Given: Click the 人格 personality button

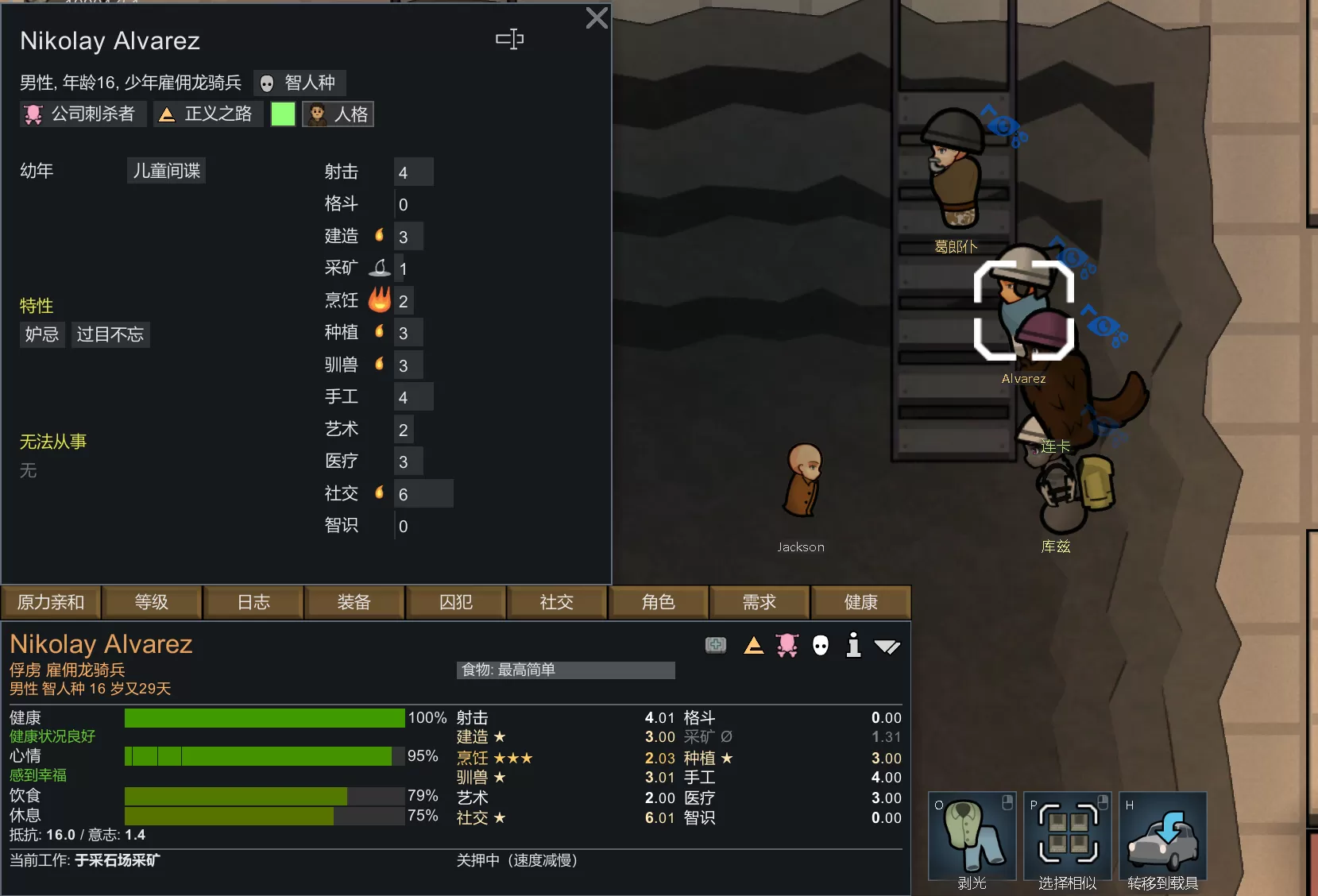Looking at the screenshot, I should 338,114.
